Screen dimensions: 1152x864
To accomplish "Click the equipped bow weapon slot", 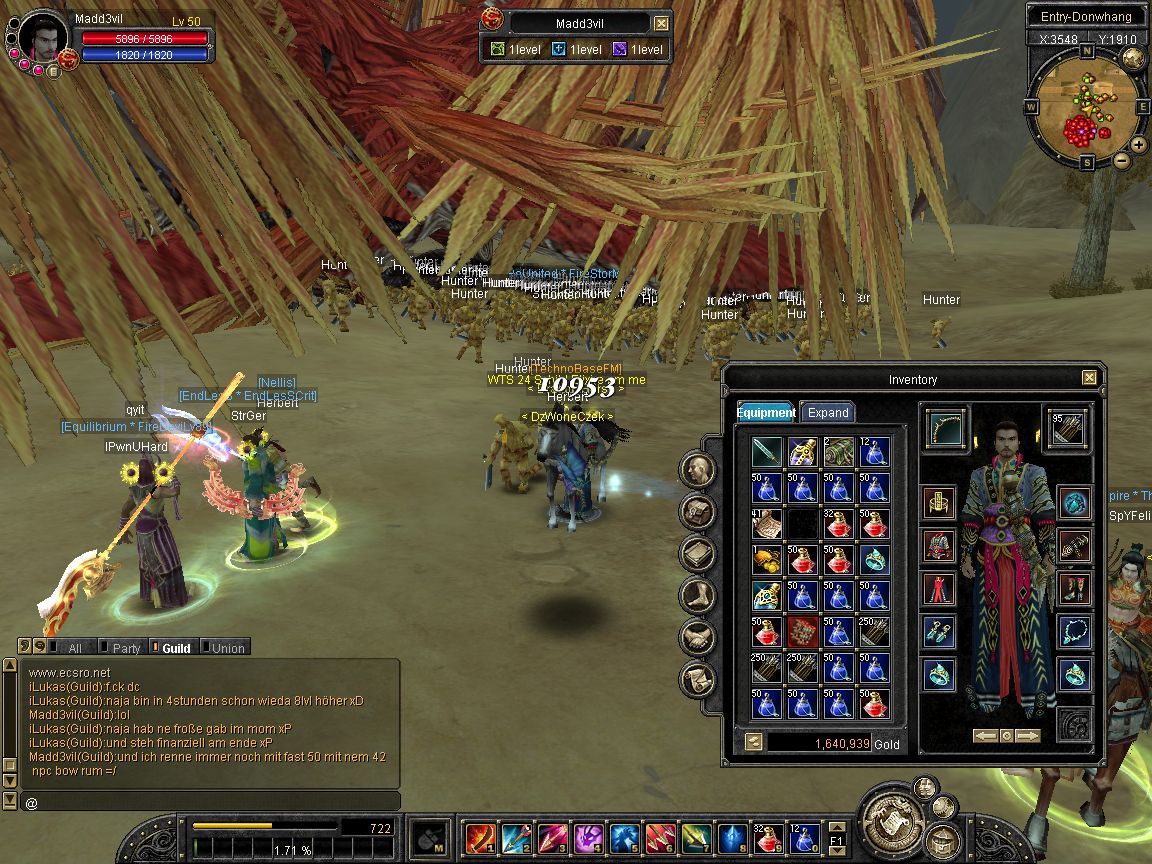I will (945, 429).
